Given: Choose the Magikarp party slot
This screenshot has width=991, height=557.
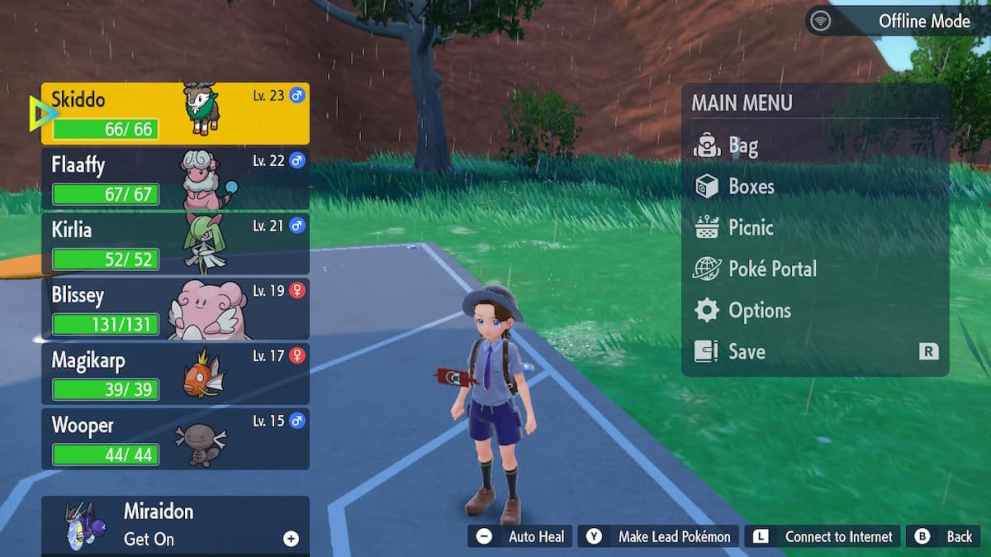Looking at the screenshot, I should (175, 374).
